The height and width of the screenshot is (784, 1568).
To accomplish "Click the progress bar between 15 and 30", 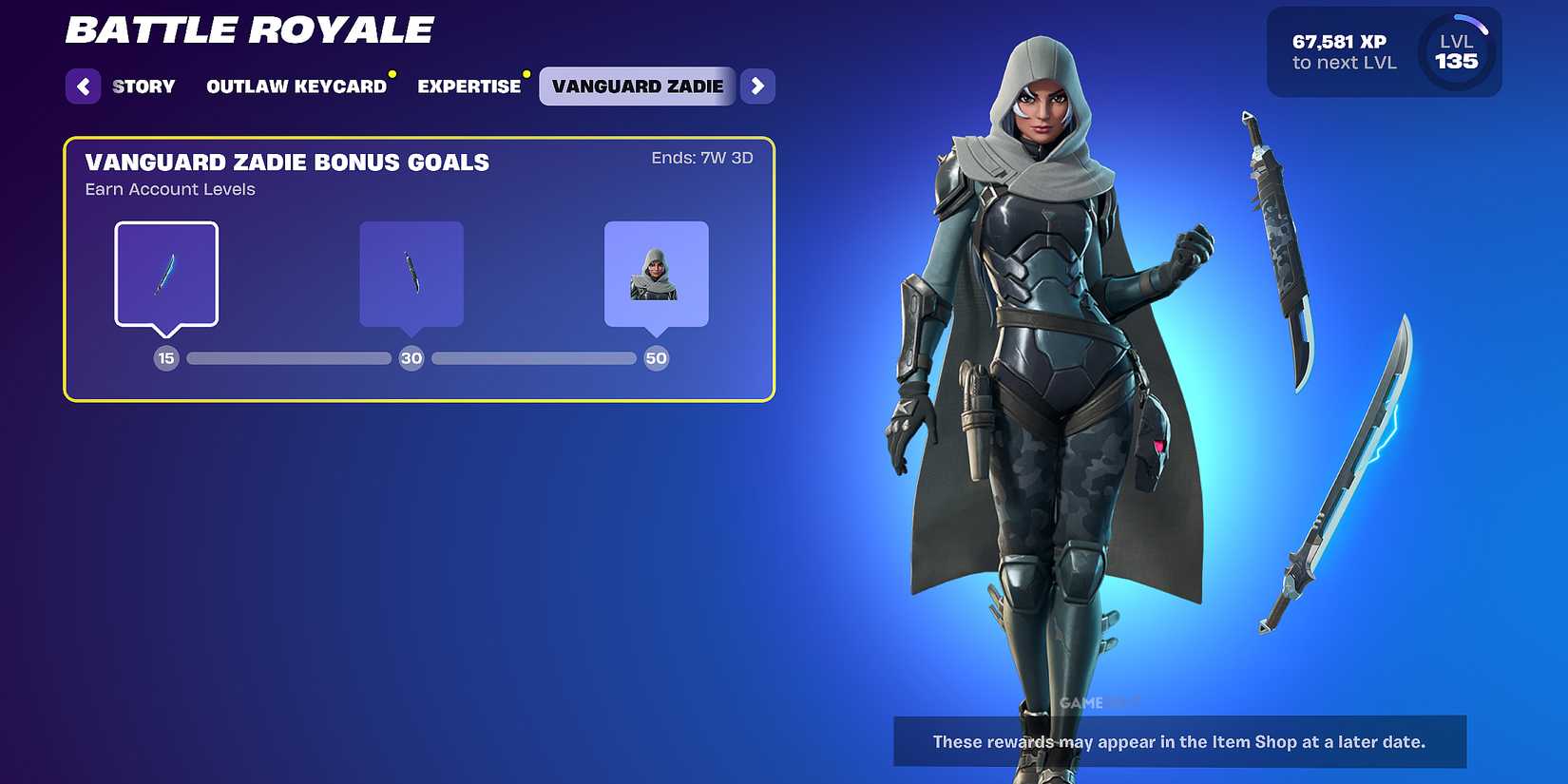I will tap(289, 358).
